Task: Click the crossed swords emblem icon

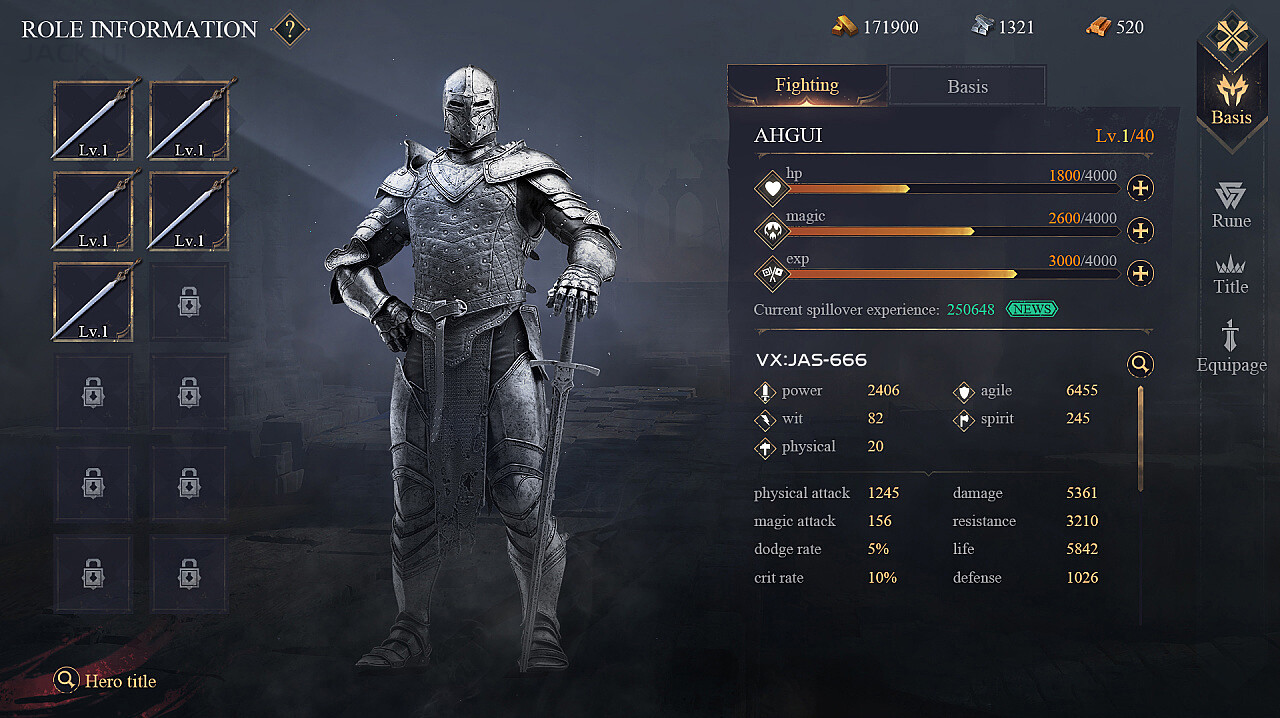Action: [x=1233, y=37]
